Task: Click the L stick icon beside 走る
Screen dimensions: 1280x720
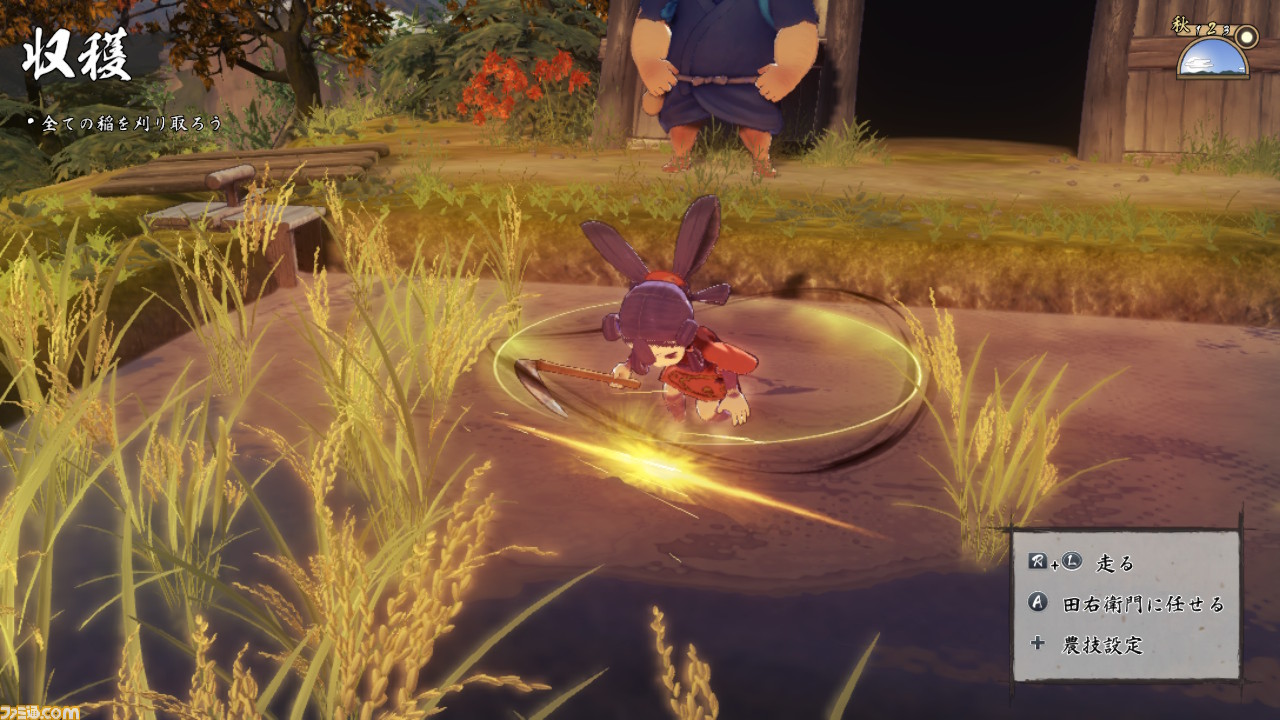Action: [1070, 561]
